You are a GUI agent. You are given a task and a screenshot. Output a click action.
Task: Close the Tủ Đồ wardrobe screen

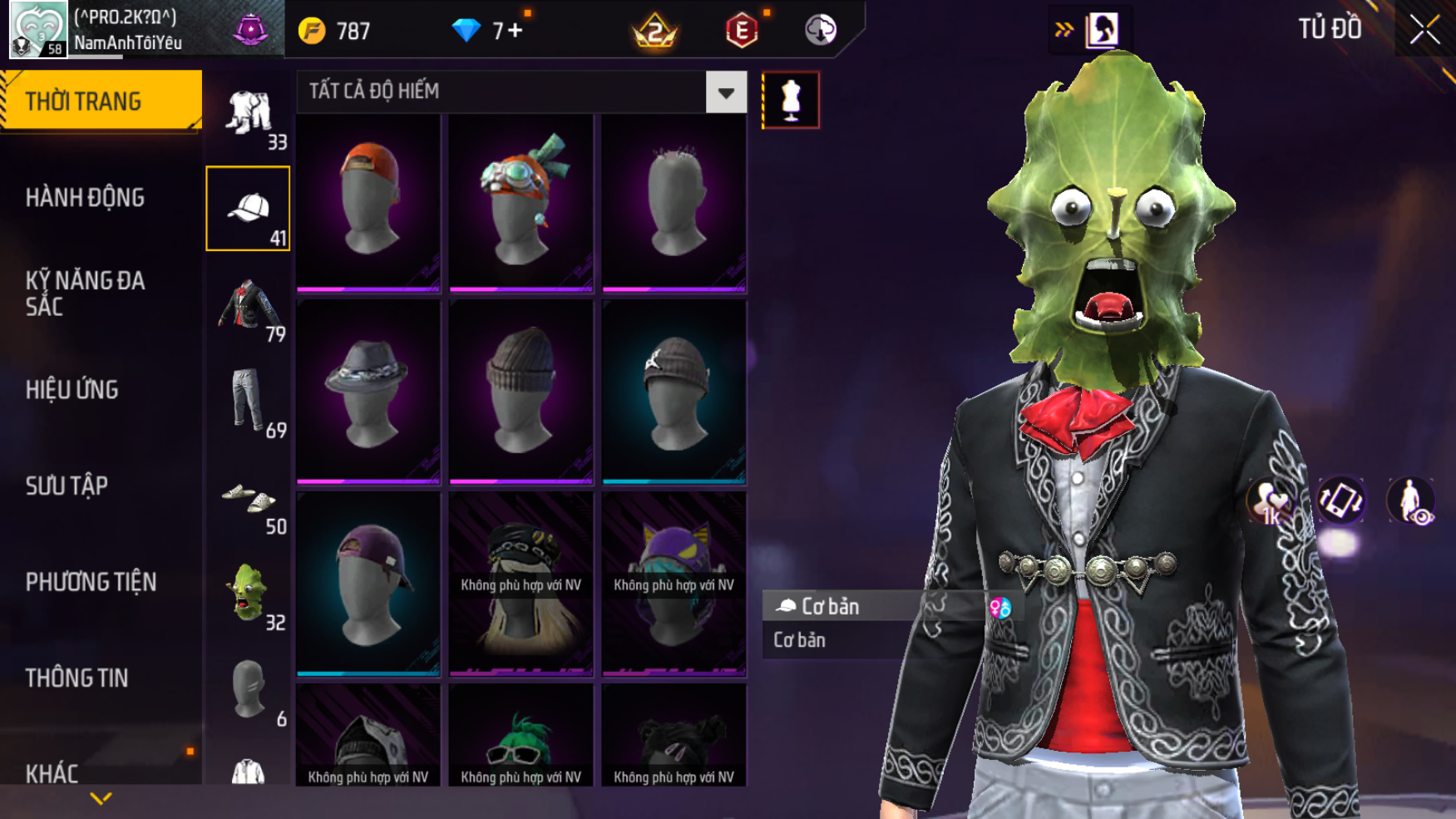(1424, 30)
